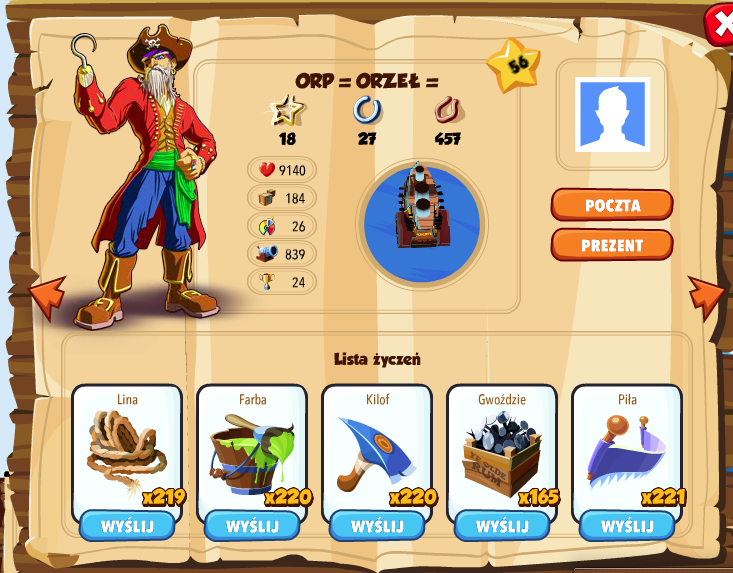This screenshot has height=573, width=733.
Task: Activate Wyślij below the Piła saw
Action: [626, 525]
